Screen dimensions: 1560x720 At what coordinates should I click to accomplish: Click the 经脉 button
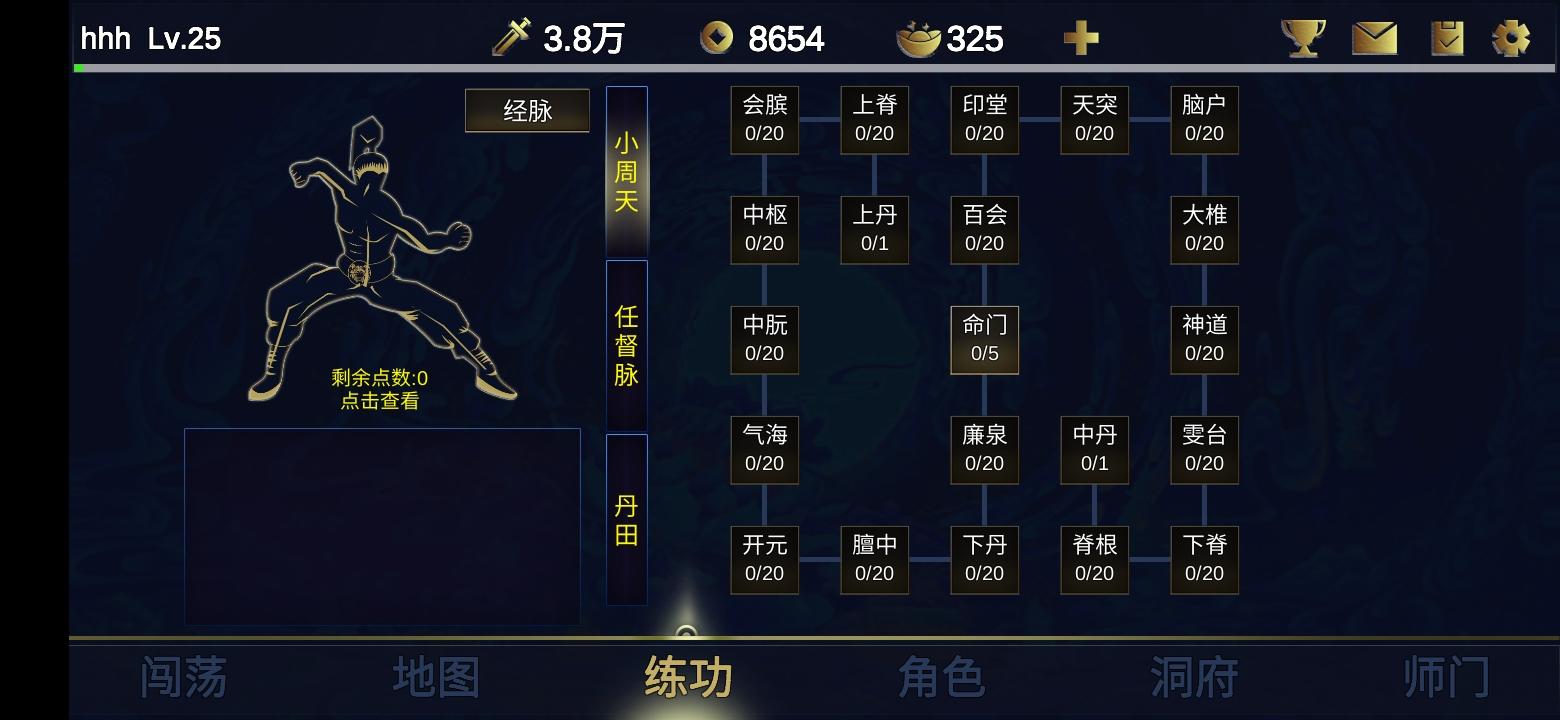[527, 111]
